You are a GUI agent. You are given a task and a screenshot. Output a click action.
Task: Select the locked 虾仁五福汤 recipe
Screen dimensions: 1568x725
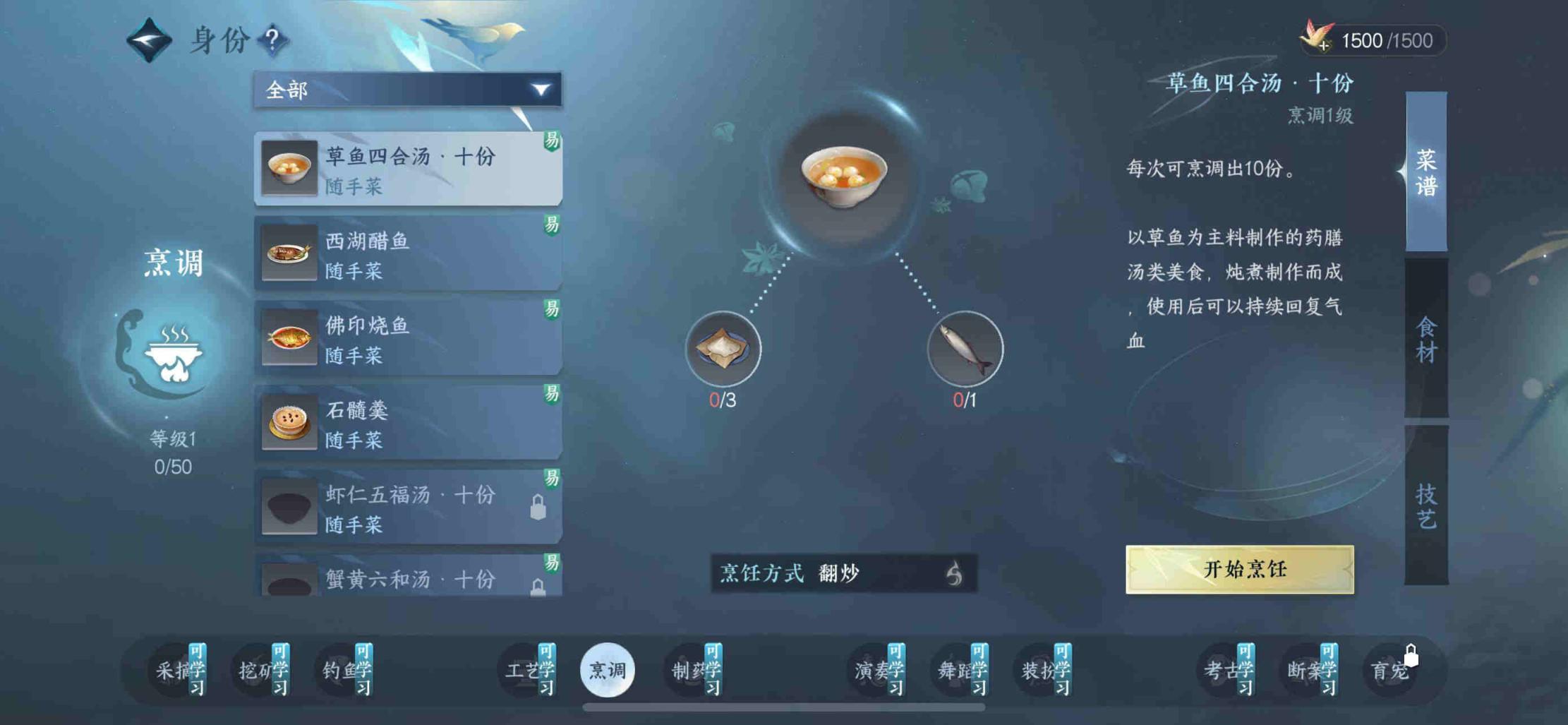pos(407,508)
